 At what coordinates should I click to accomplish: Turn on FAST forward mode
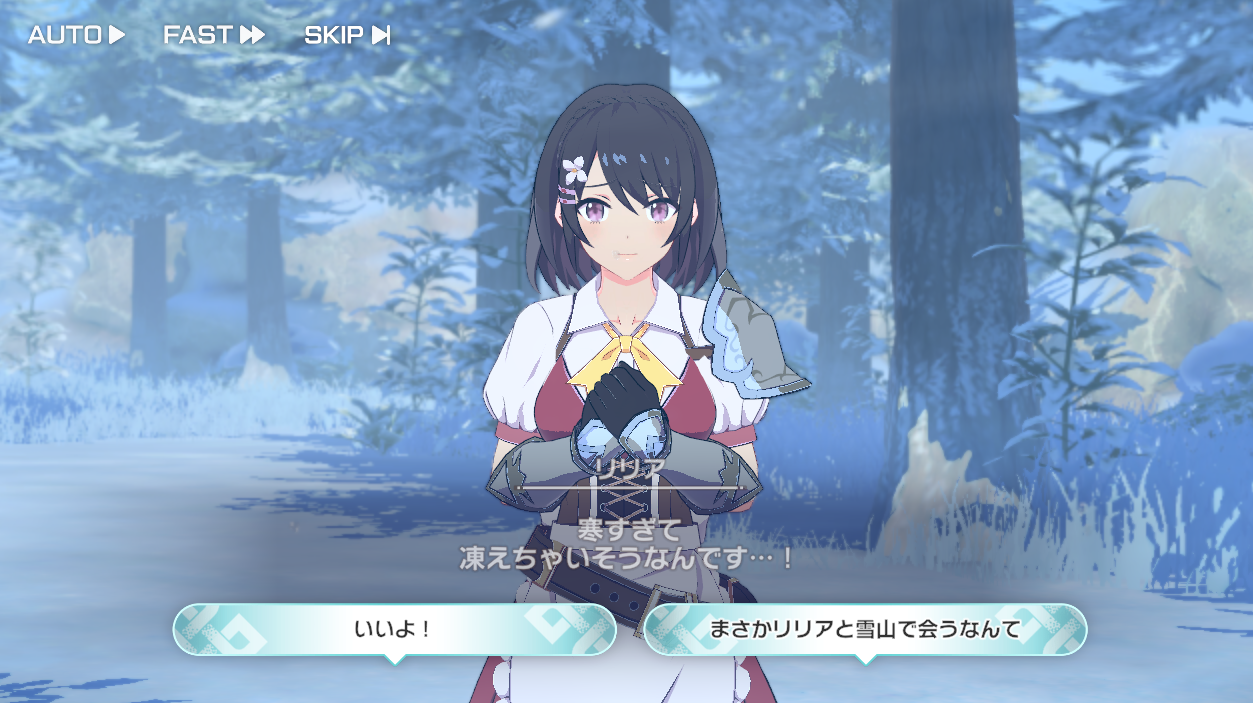pyautogui.click(x=213, y=35)
